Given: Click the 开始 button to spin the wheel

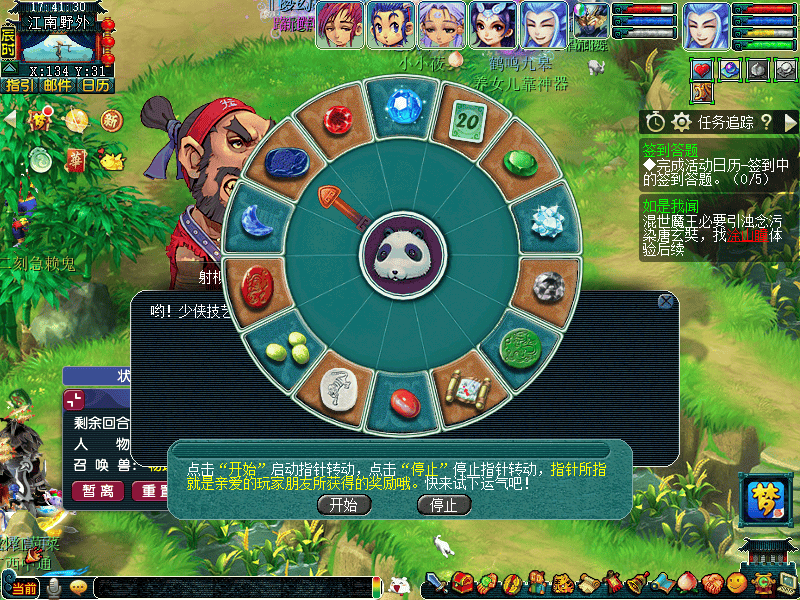Looking at the screenshot, I should (343, 505).
